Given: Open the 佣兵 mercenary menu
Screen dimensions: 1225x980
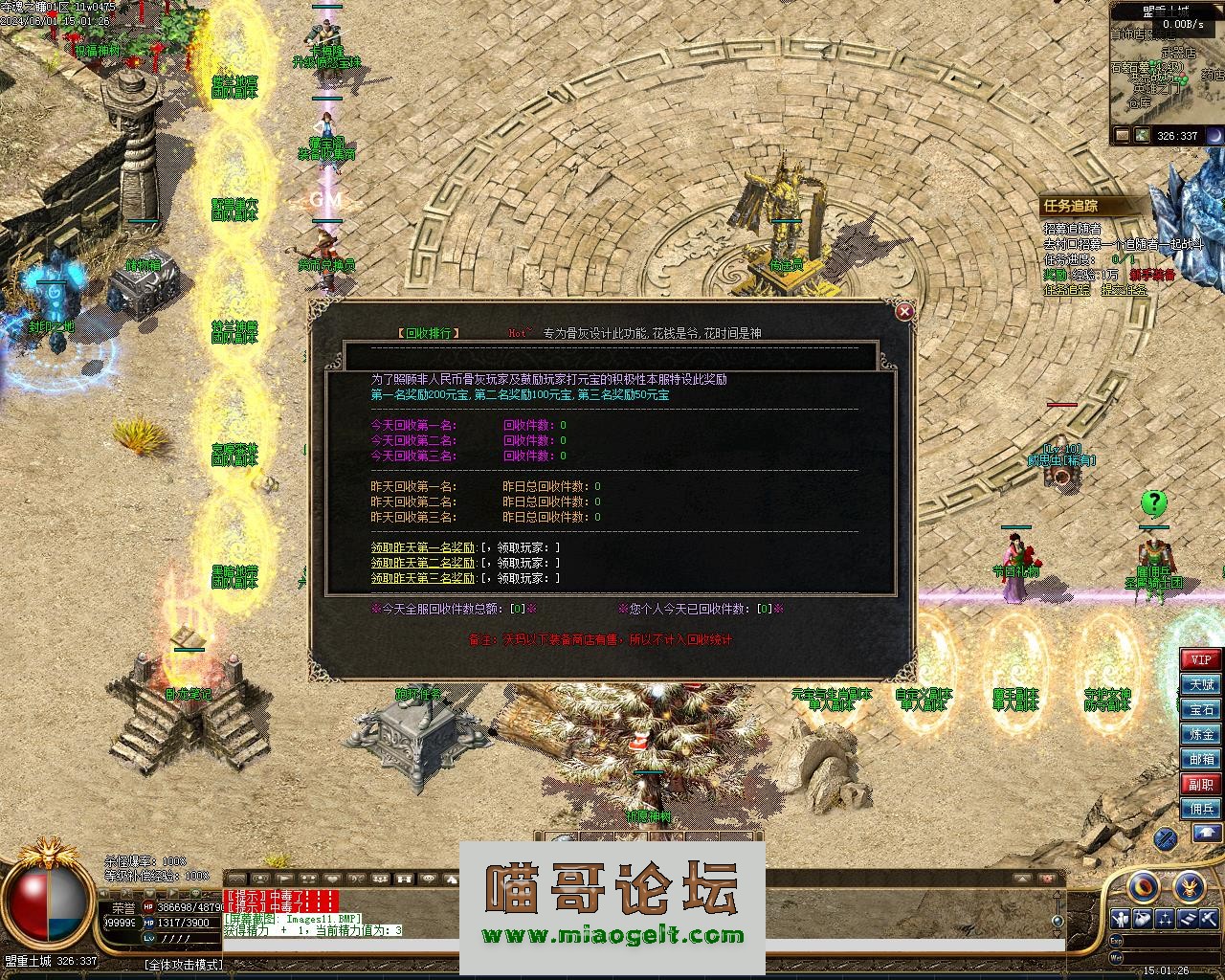Looking at the screenshot, I should [1201, 809].
